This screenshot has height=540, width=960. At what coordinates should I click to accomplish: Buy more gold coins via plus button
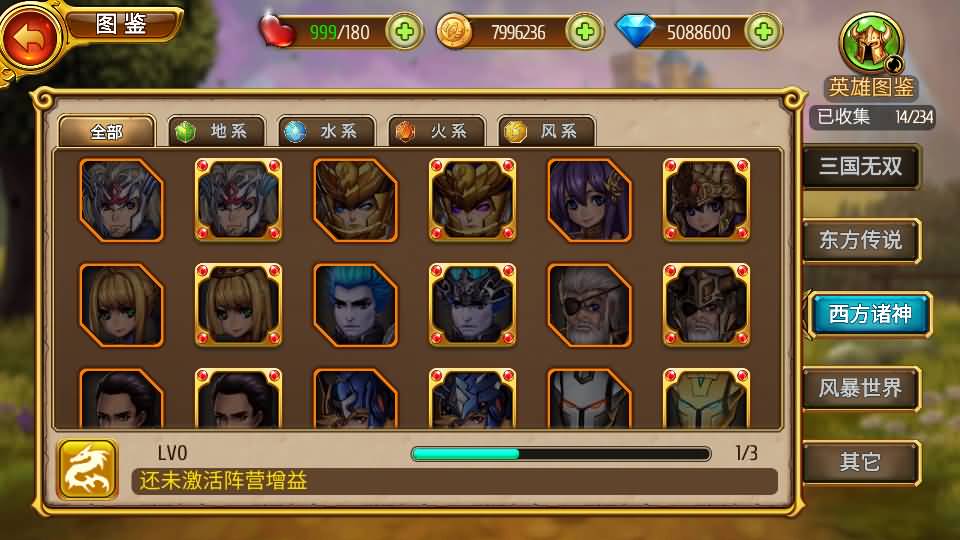point(585,32)
